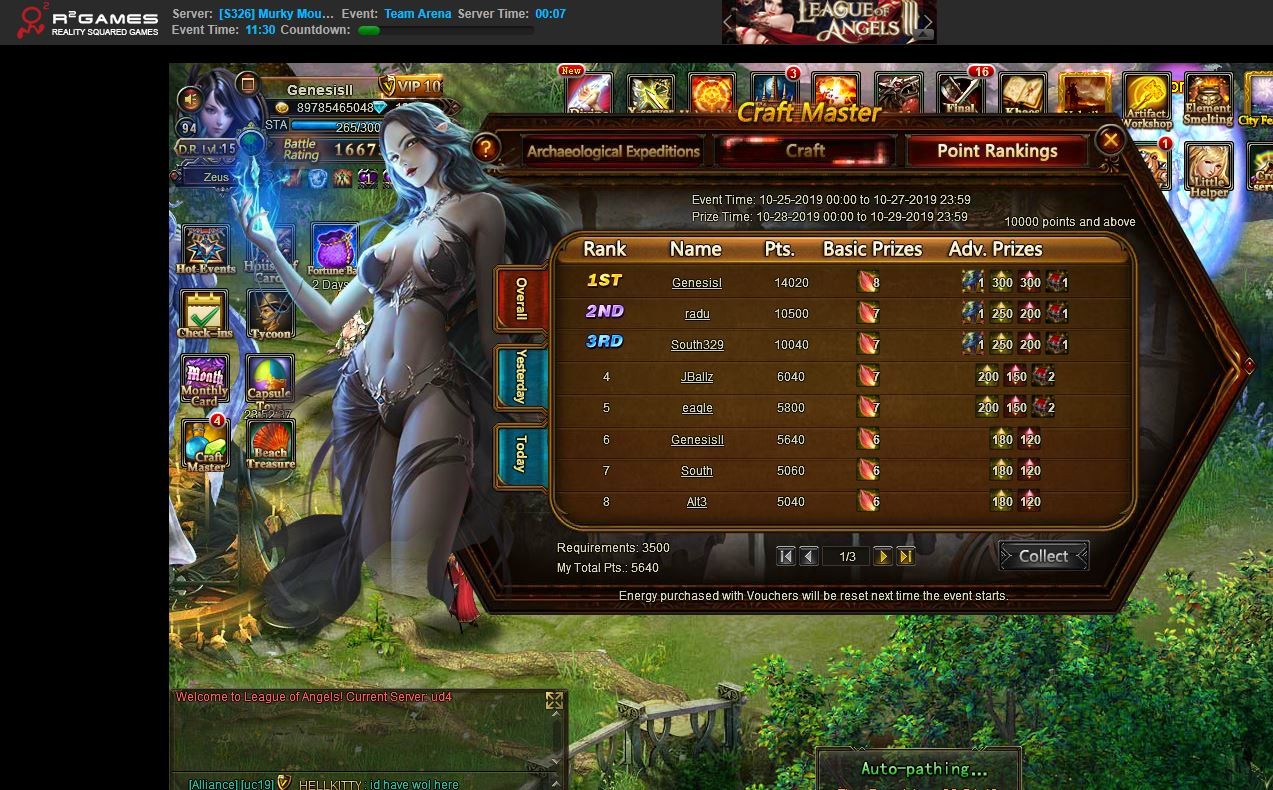
Task: Show Yesterday's rankings
Action: point(521,376)
